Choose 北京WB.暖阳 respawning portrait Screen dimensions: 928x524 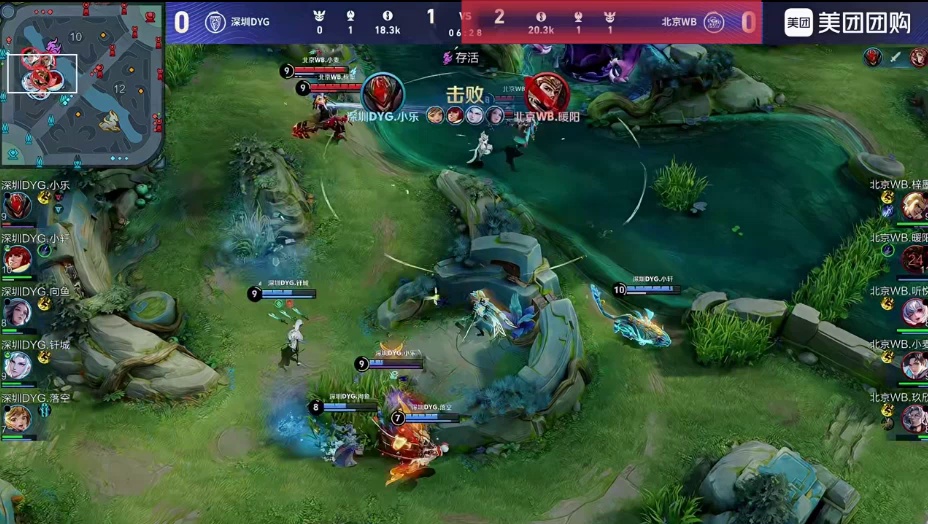coord(913,260)
